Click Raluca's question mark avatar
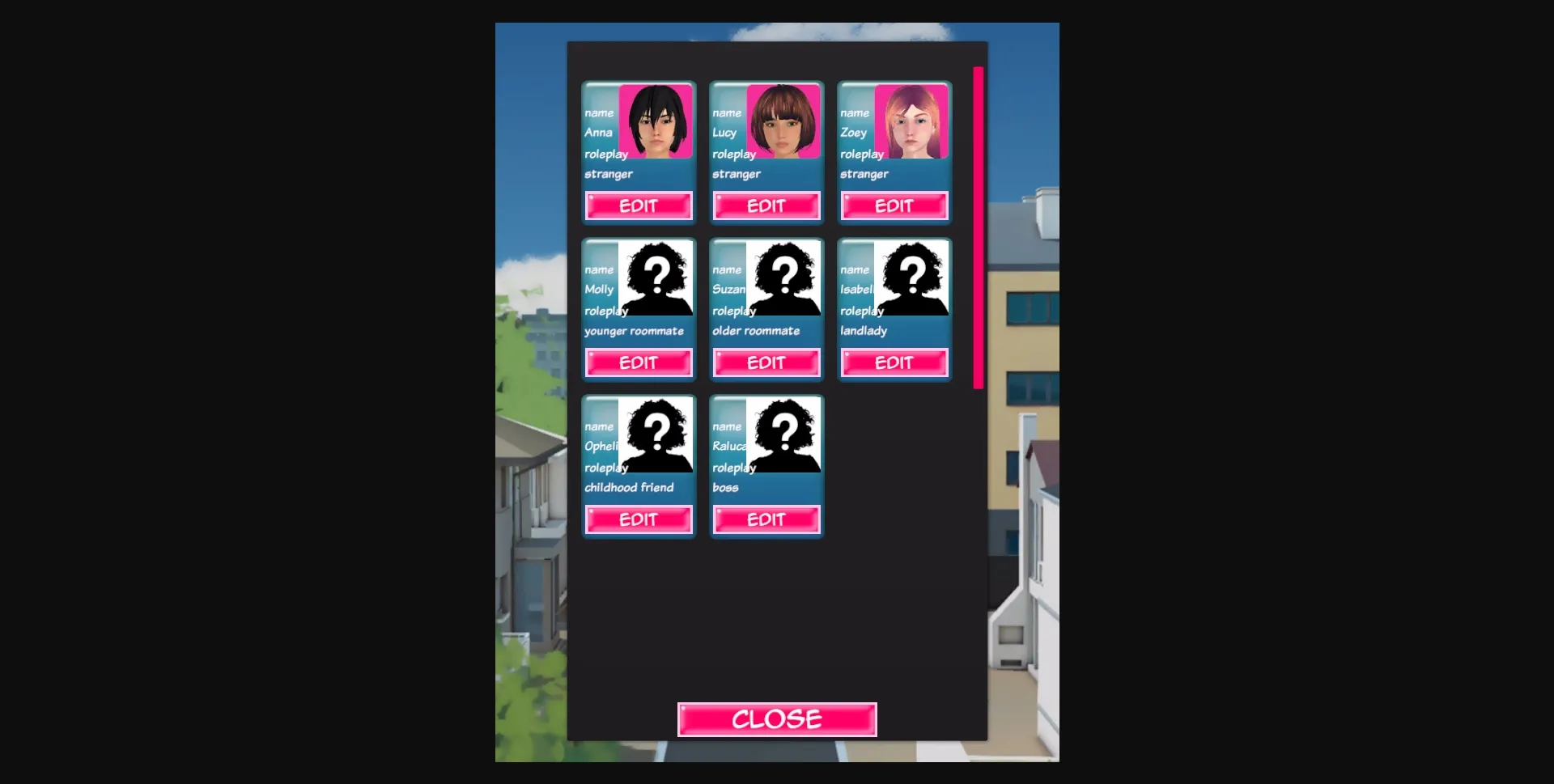Screen dimensions: 1554x784 (x=785, y=435)
